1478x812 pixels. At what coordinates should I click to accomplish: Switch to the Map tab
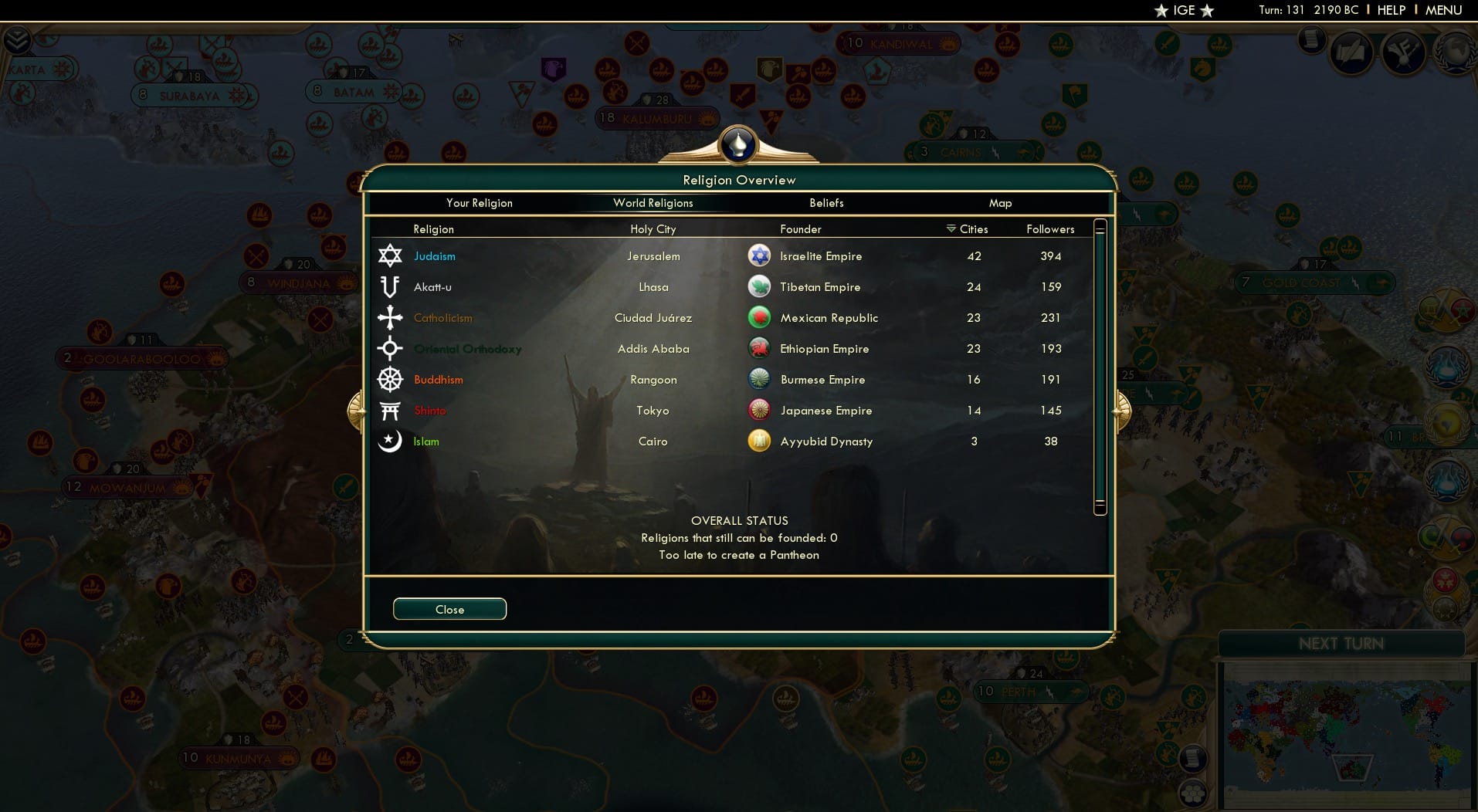[x=1000, y=203]
